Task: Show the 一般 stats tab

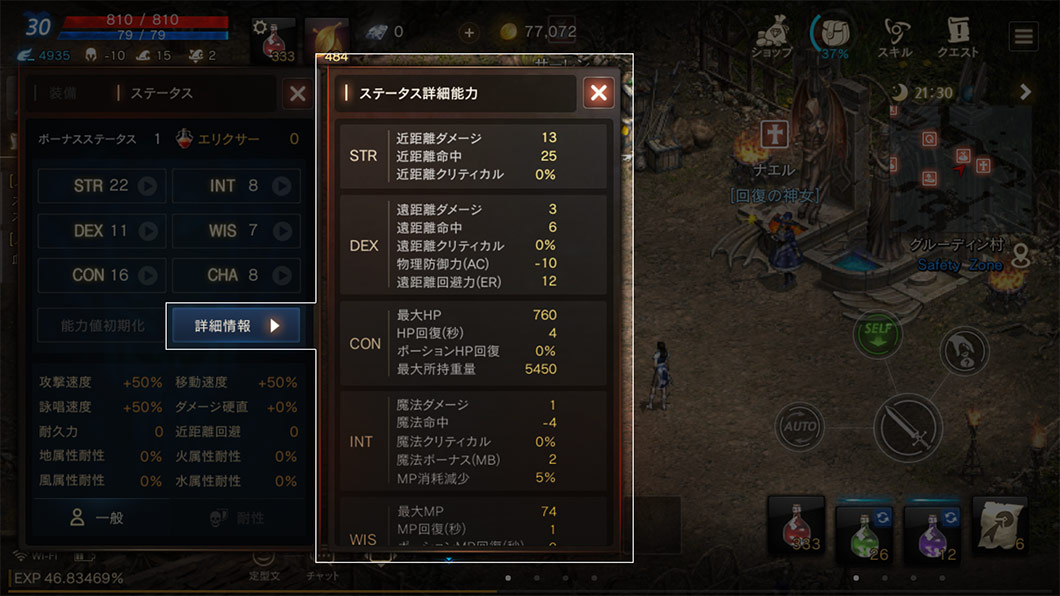Action: tap(97, 518)
